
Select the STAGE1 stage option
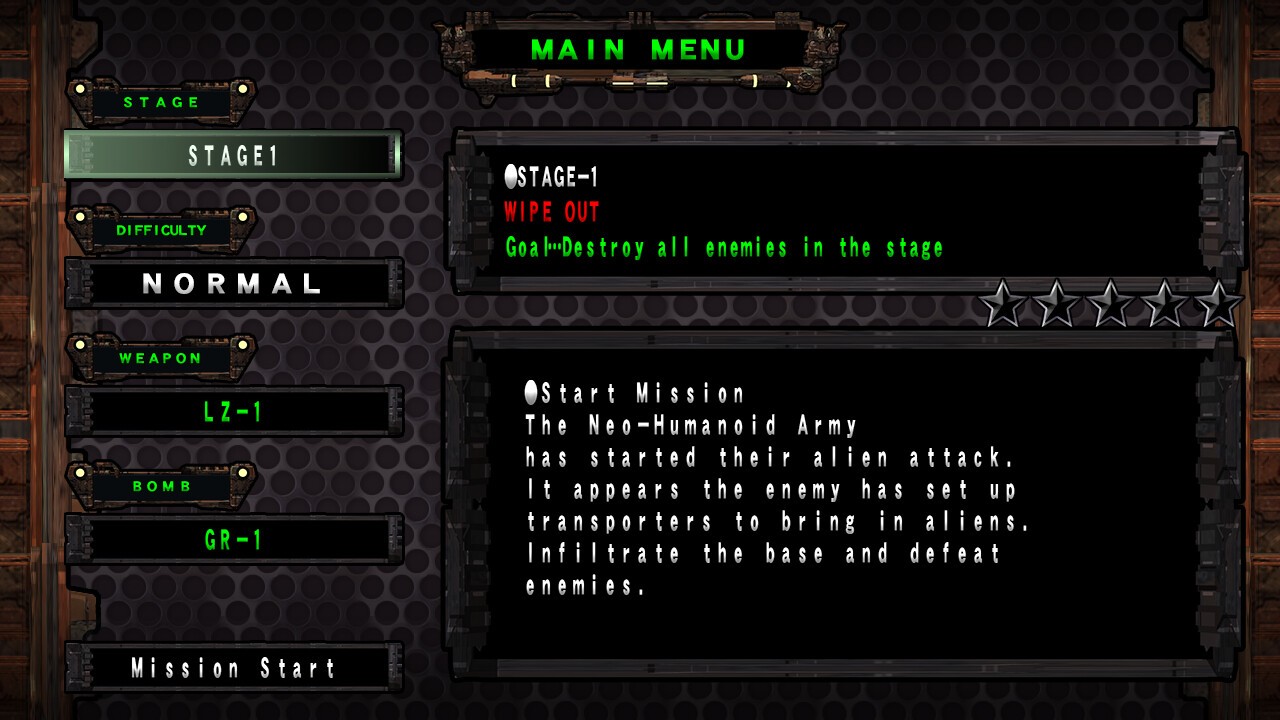pos(233,156)
